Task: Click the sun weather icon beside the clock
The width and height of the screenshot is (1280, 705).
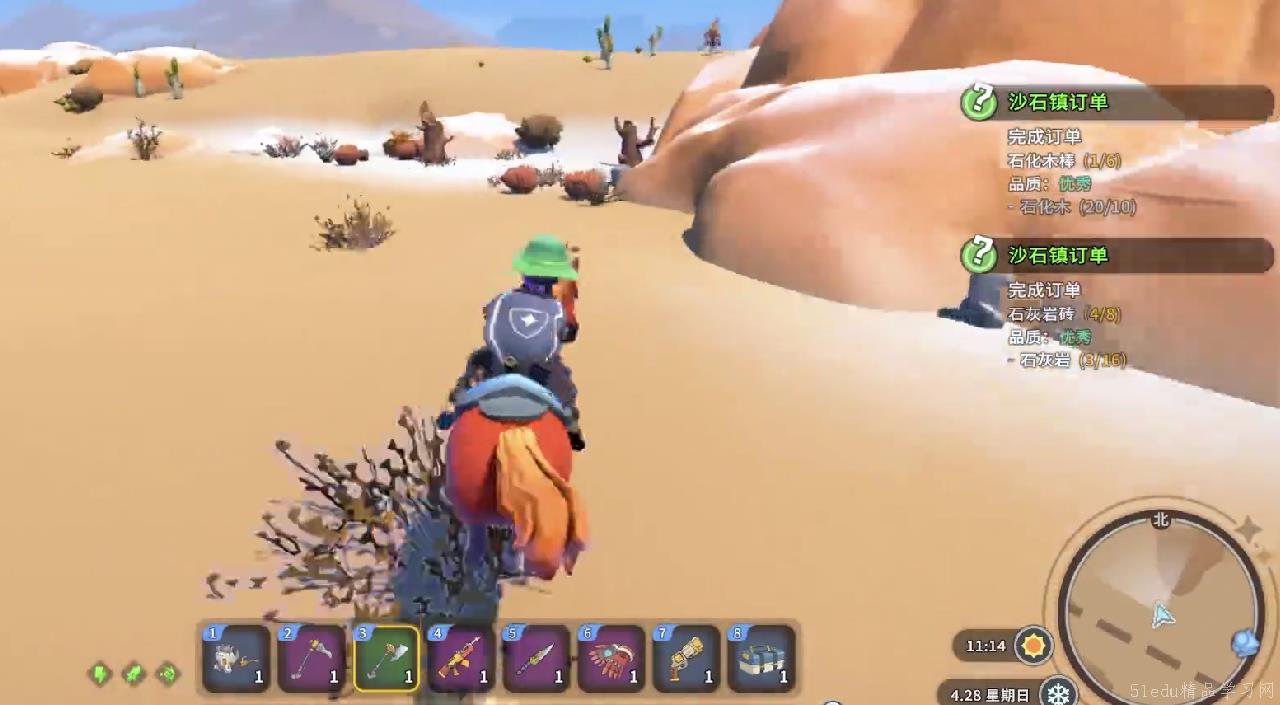Action: coord(1033,645)
